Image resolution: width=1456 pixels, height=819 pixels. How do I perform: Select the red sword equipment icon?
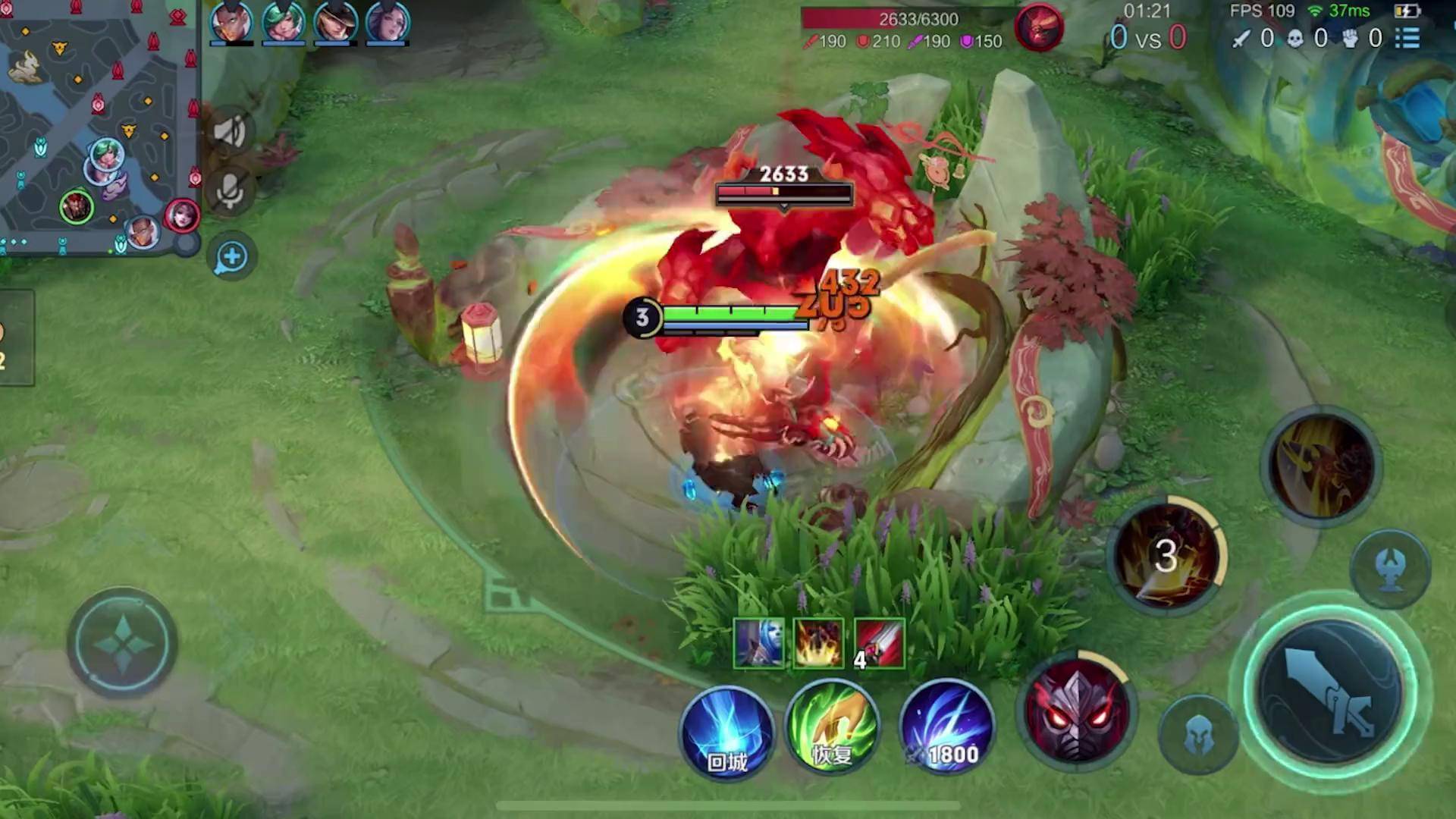(x=879, y=644)
